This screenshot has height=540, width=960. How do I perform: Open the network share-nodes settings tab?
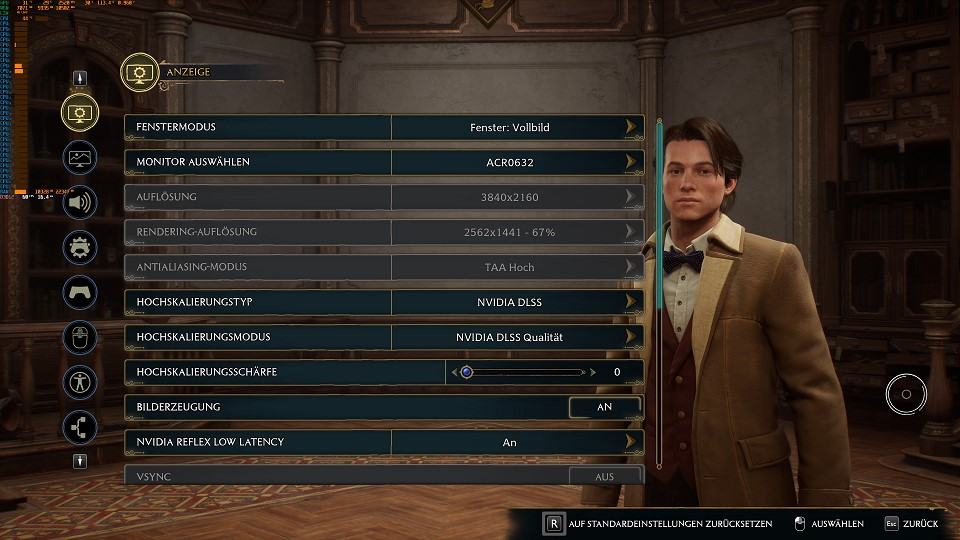pyautogui.click(x=80, y=427)
